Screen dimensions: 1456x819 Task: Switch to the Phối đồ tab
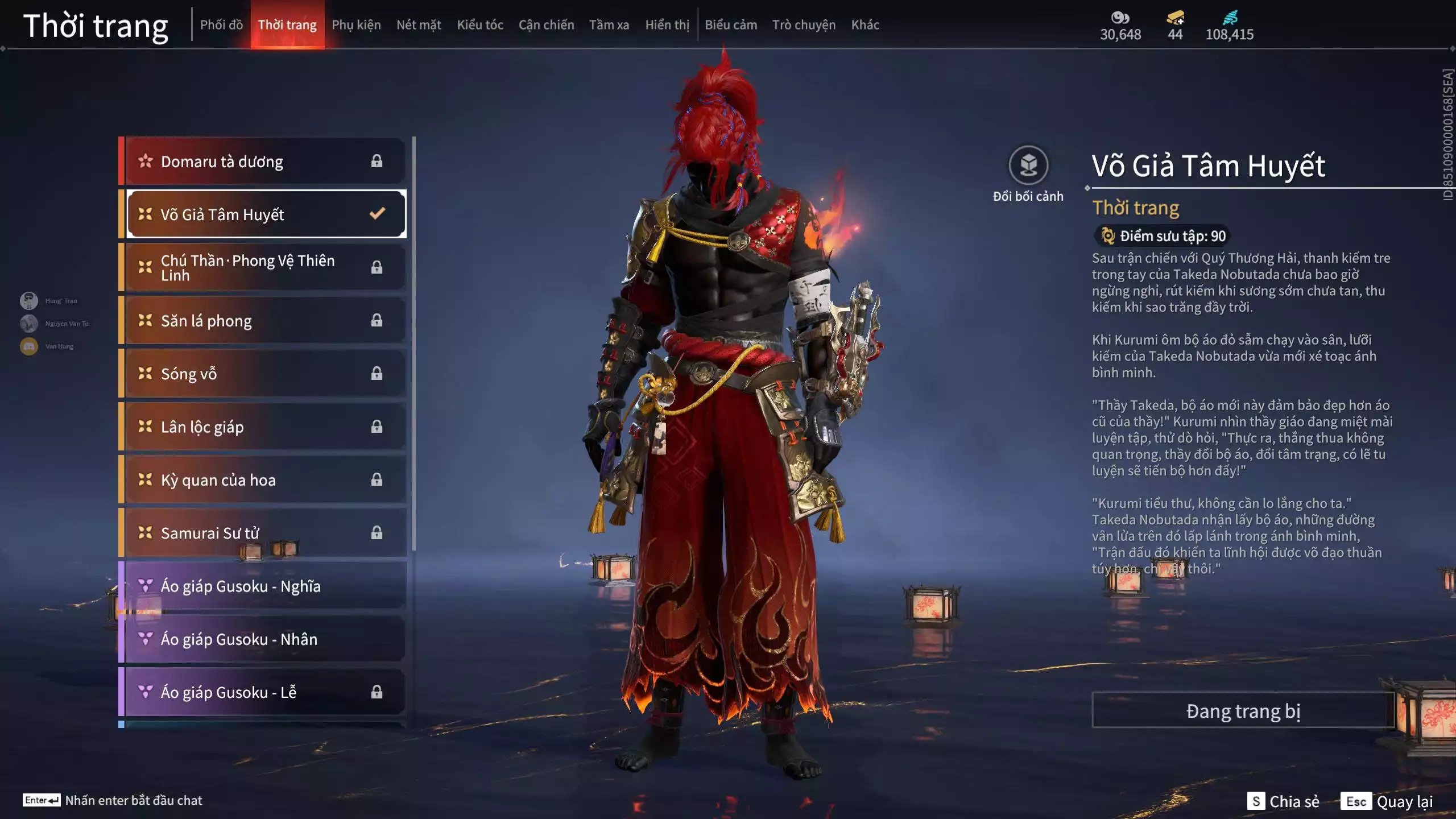coord(221,25)
